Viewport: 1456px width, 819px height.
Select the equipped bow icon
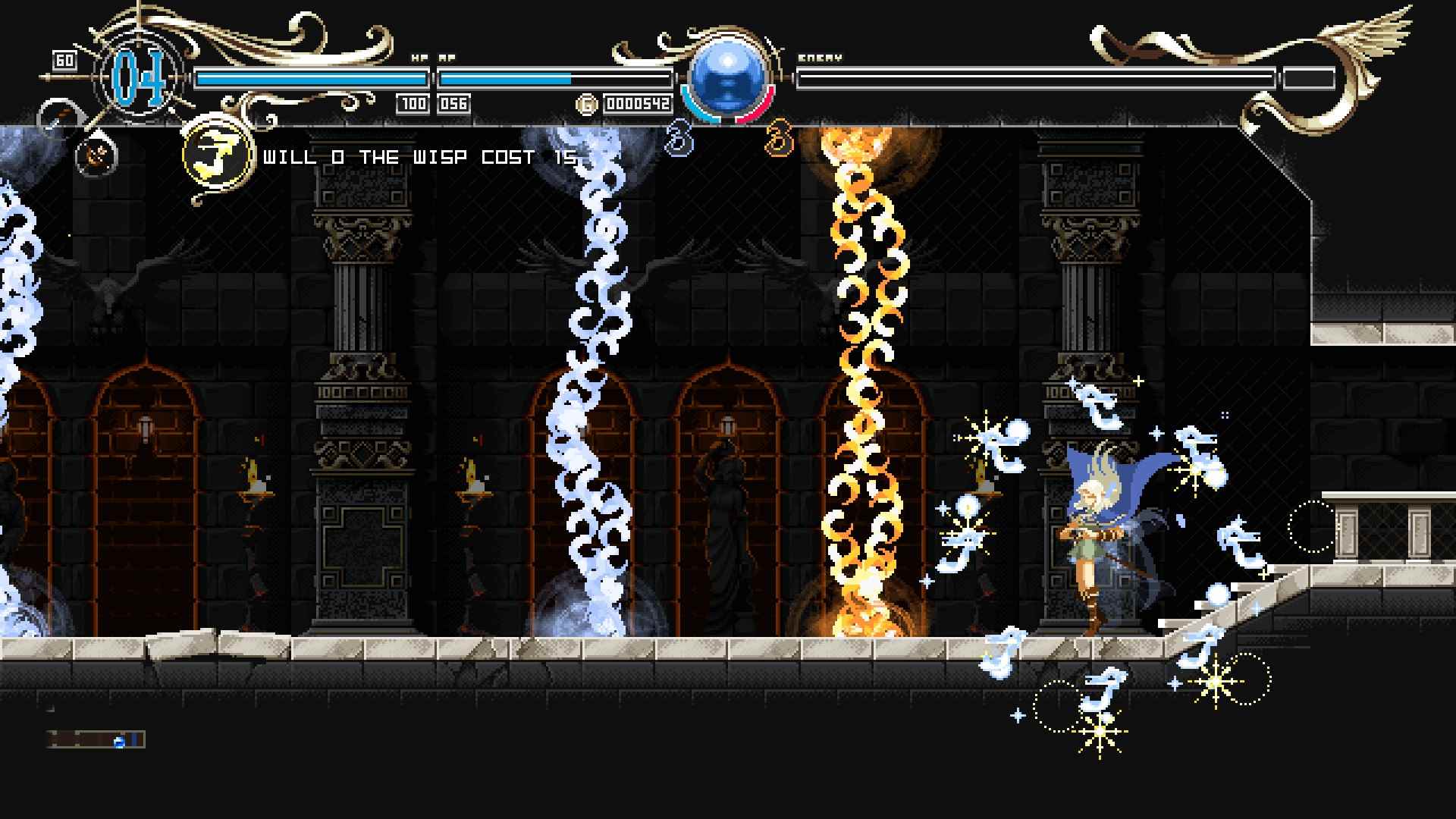click(99, 155)
